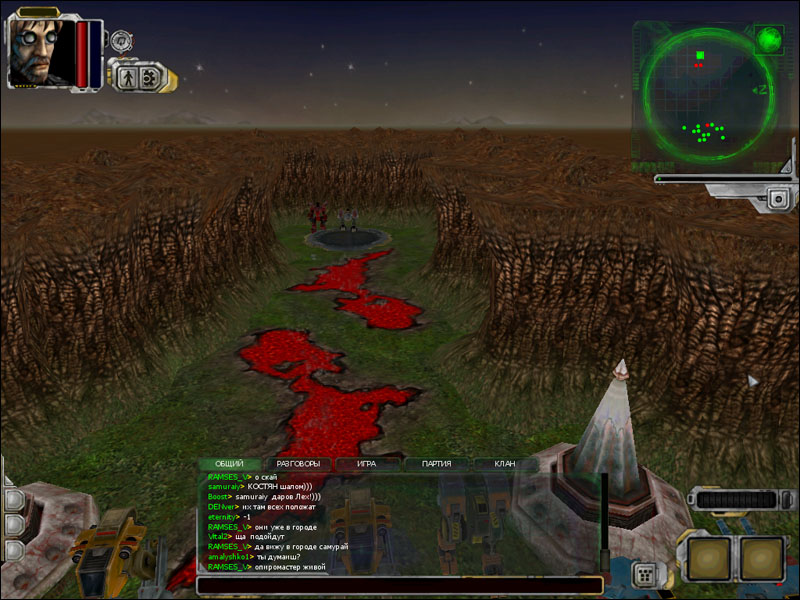Select the ИГРА chat tab
The image size is (800, 600).
coord(366,464)
